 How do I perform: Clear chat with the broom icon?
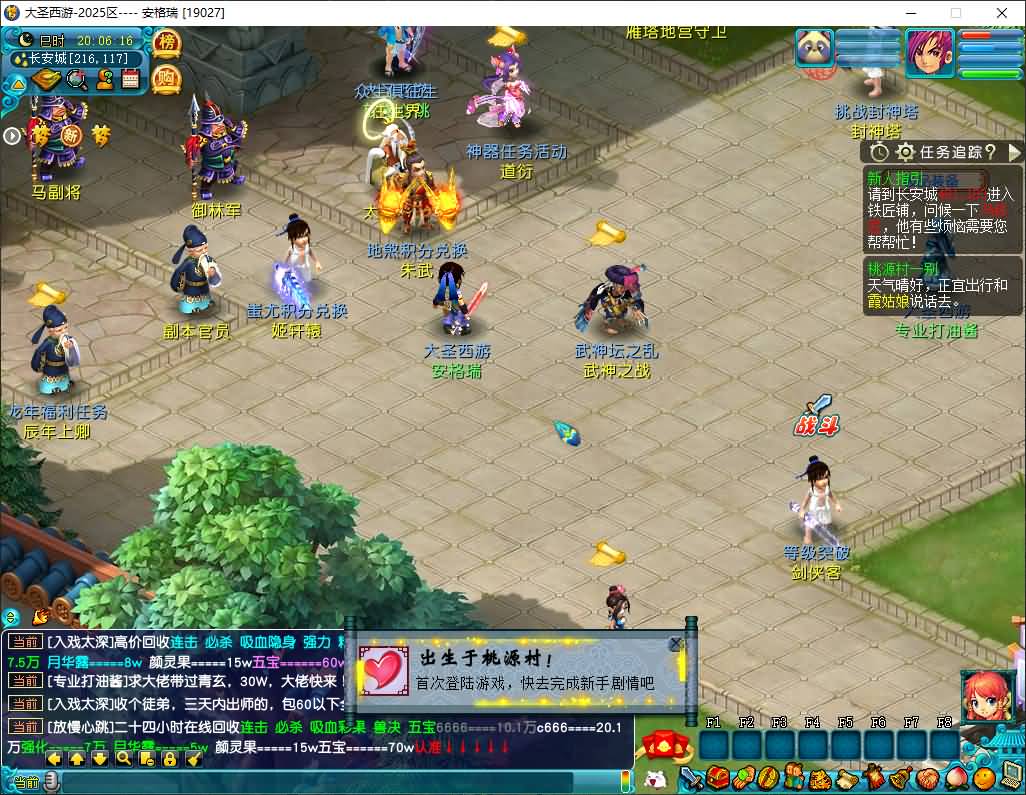(194, 759)
